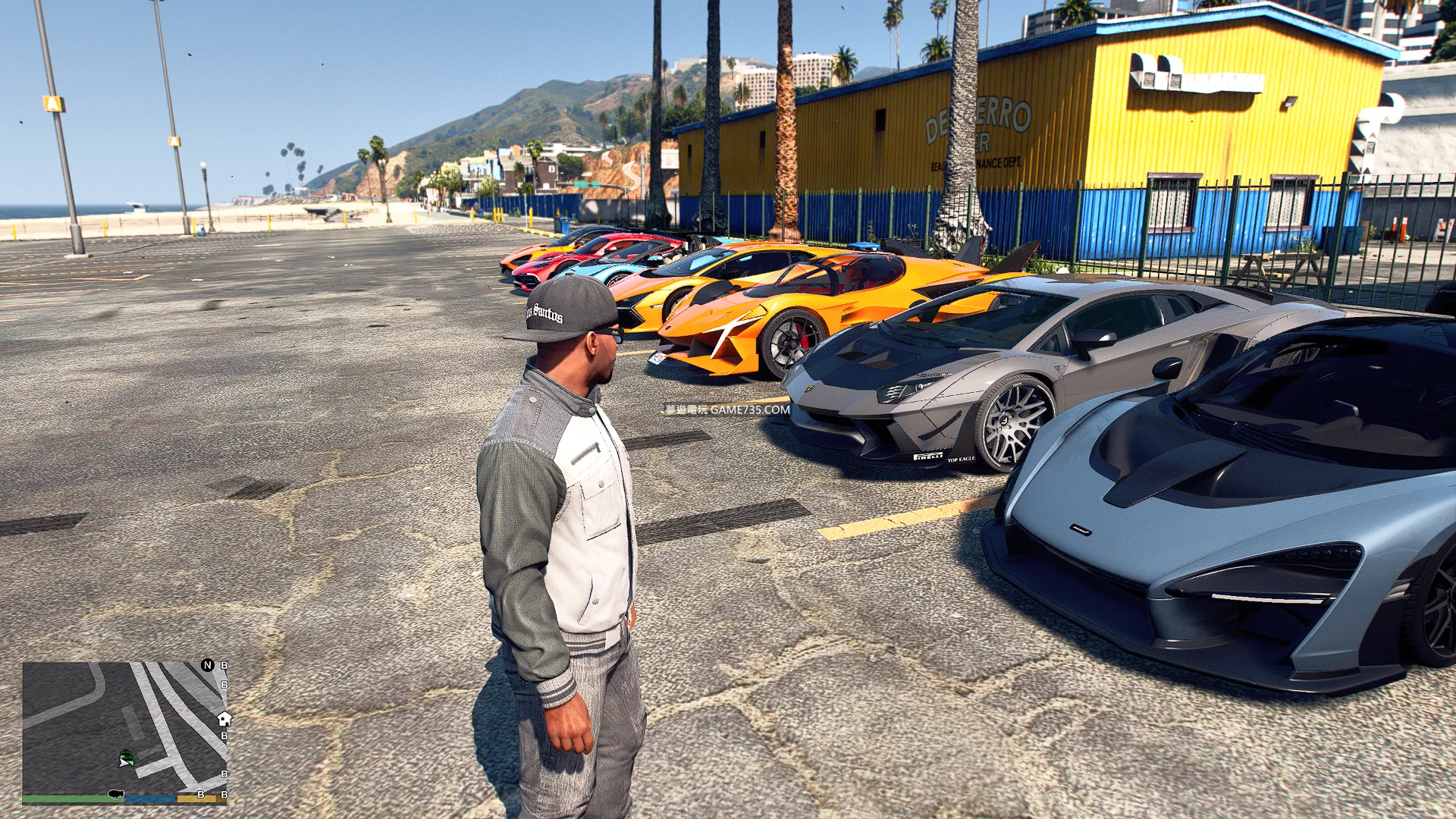Click the north compass marker on minimap
This screenshot has width=1456, height=819.
click(x=207, y=665)
